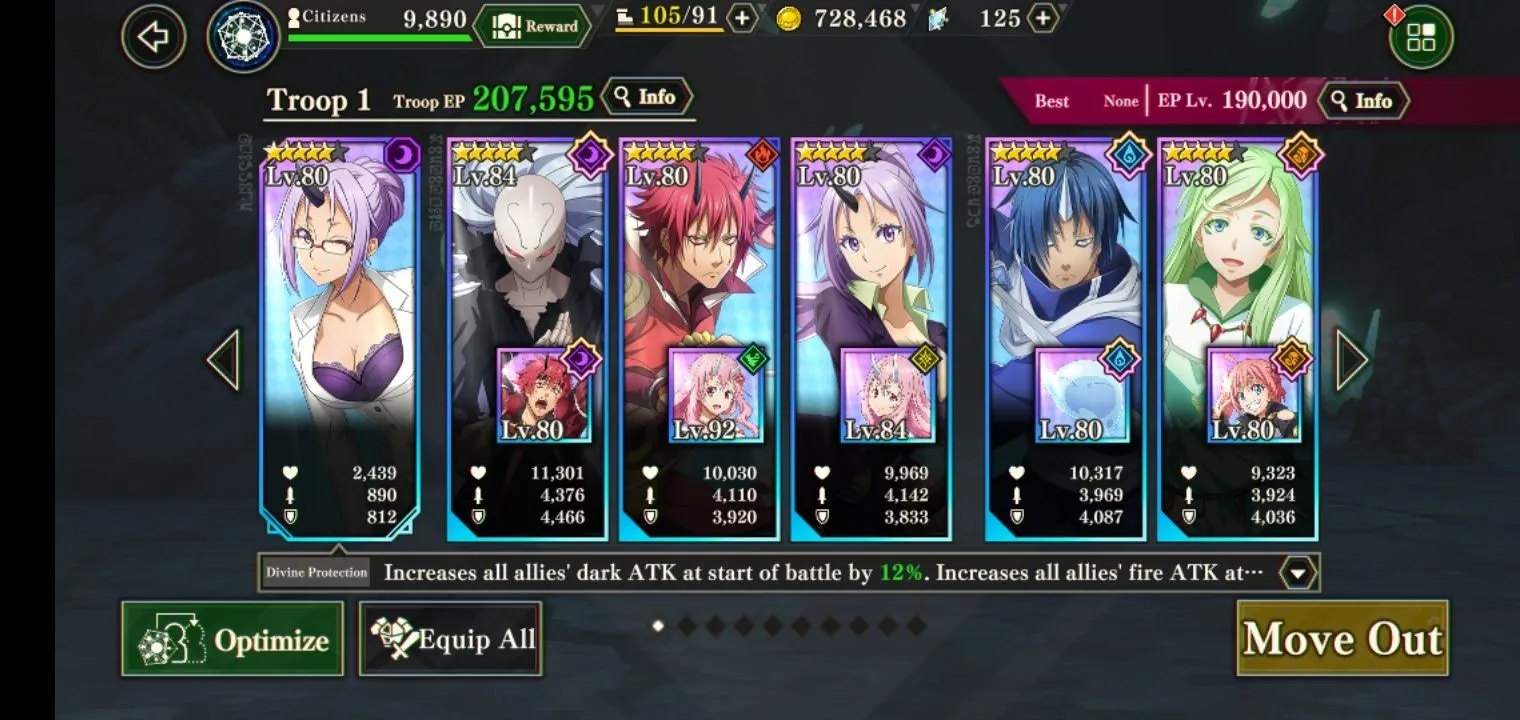Equip All gear on troop
The height and width of the screenshot is (720, 1520).
[450, 638]
